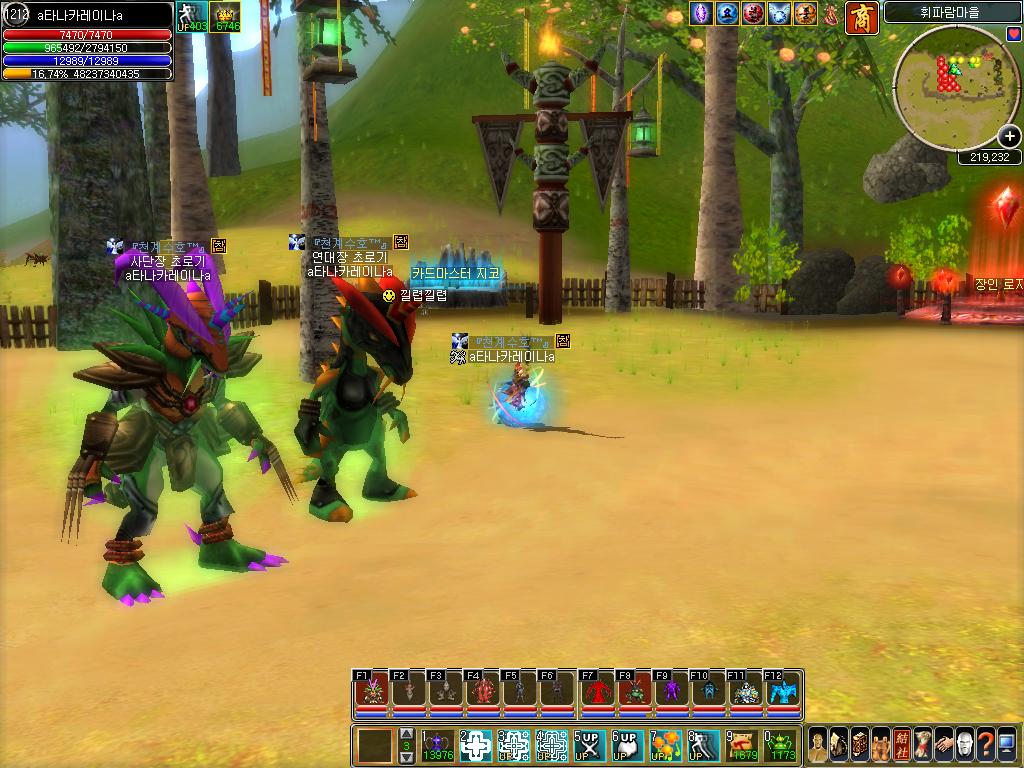
Task: Open the red 結社 guild menu button
Action: pos(903,745)
